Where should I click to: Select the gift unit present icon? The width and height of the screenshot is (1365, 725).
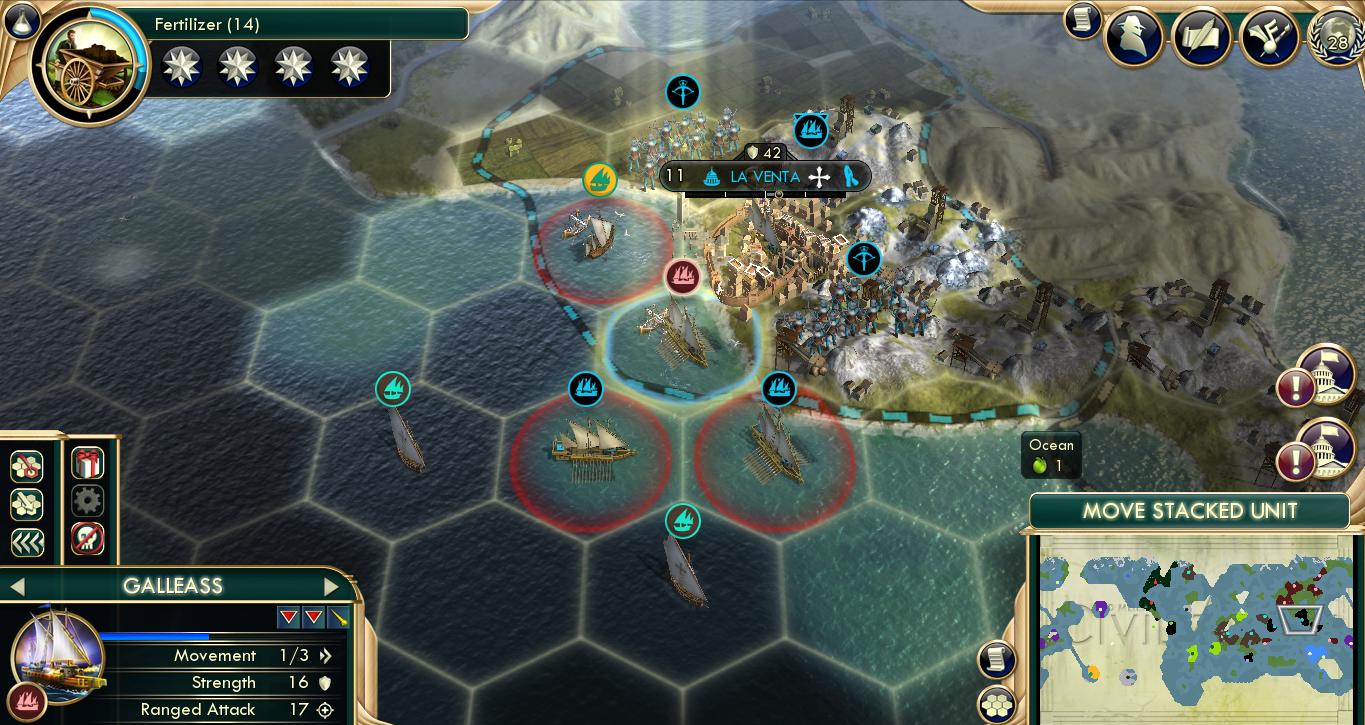(x=88, y=463)
